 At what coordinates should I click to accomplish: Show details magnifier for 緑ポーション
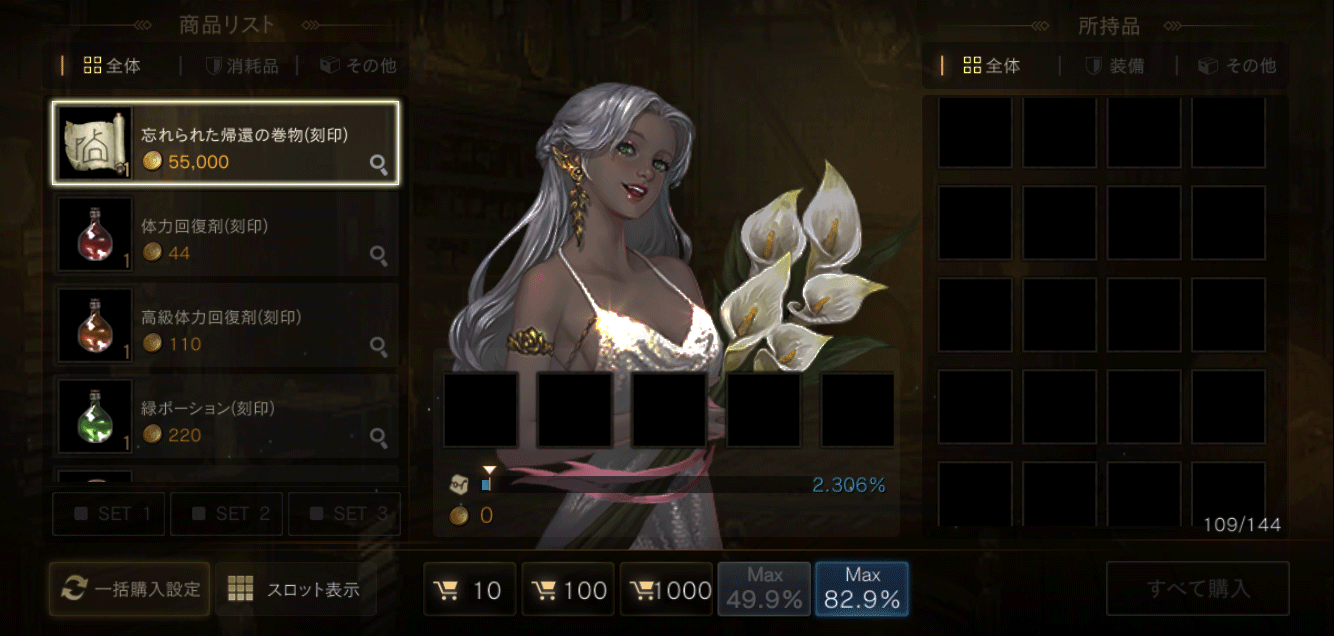[379, 437]
